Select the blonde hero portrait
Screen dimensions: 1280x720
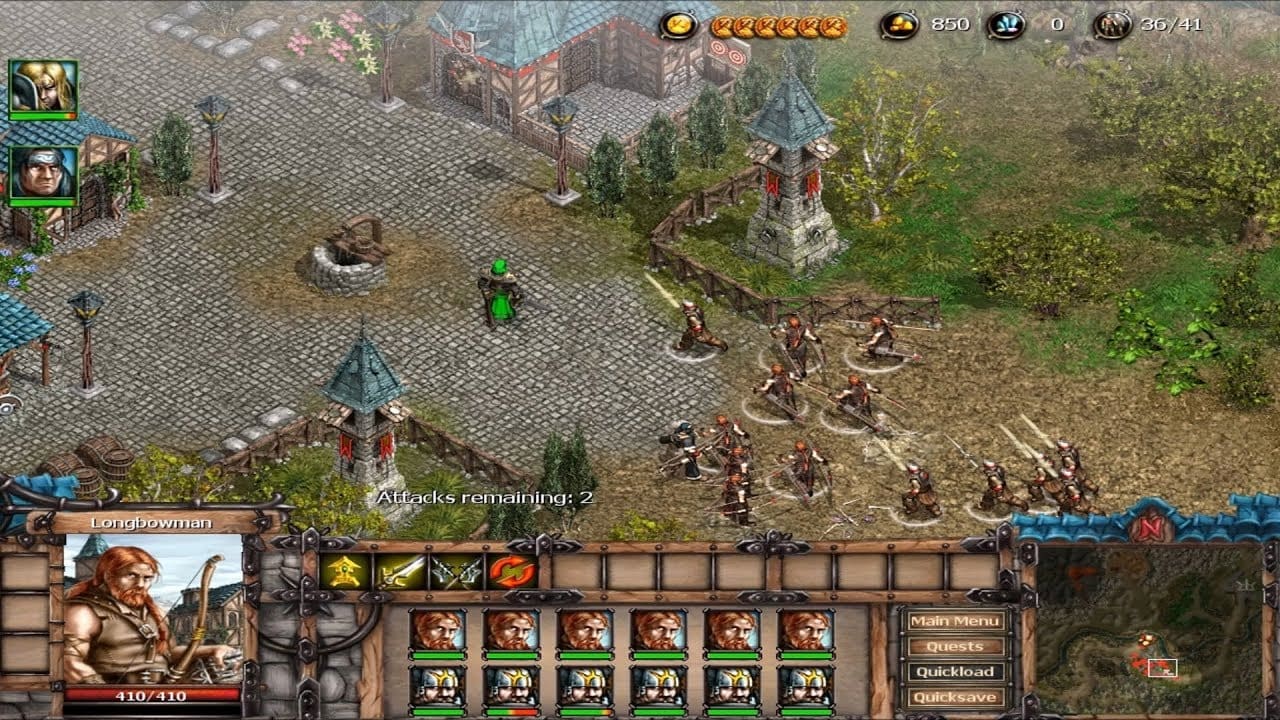point(43,87)
